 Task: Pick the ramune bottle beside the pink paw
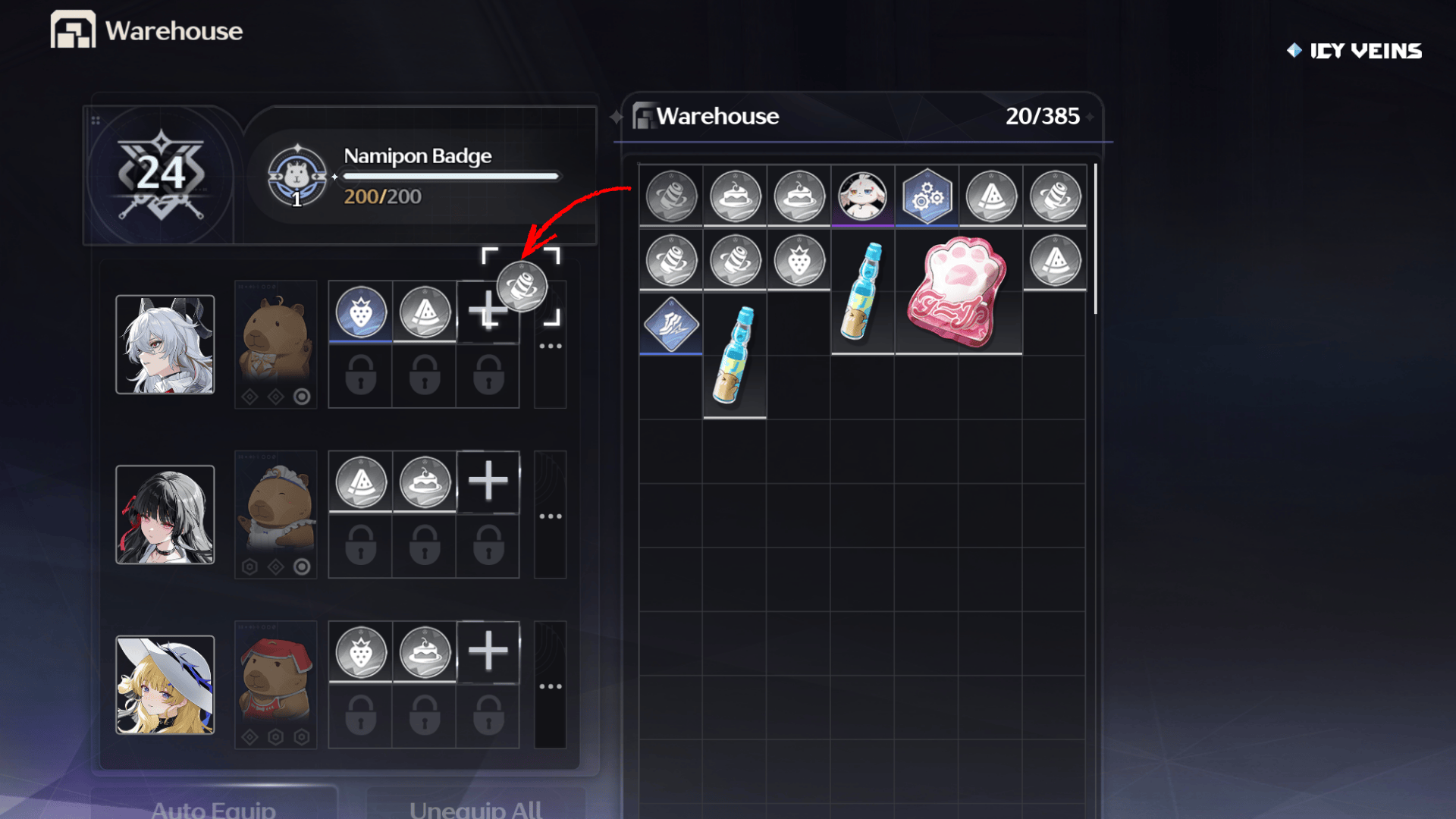(862, 291)
